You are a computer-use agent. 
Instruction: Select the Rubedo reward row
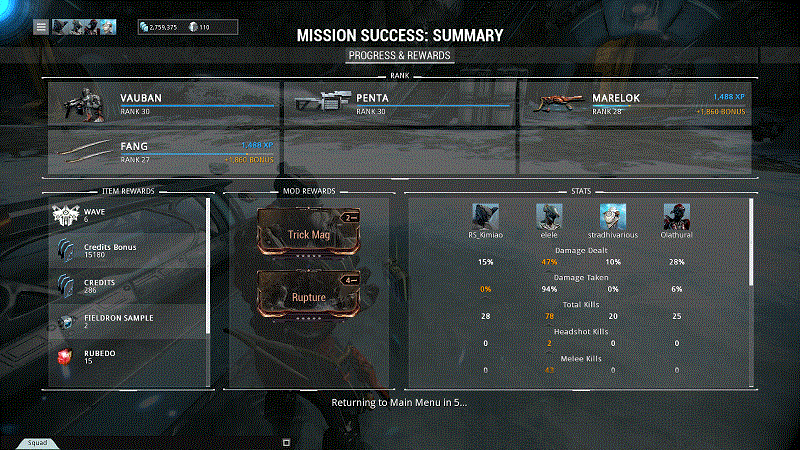pos(128,355)
